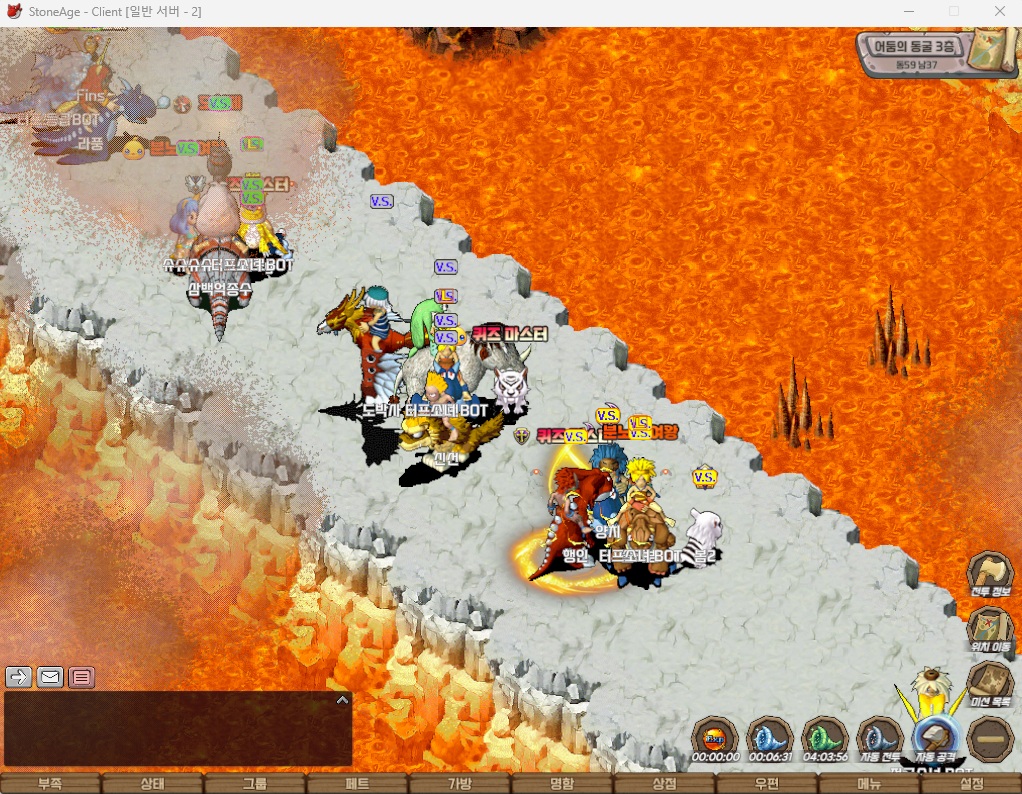Toggle the 자동 전투 auto-battle icon
Image resolution: width=1022 pixels, height=794 pixels.
coord(880,738)
